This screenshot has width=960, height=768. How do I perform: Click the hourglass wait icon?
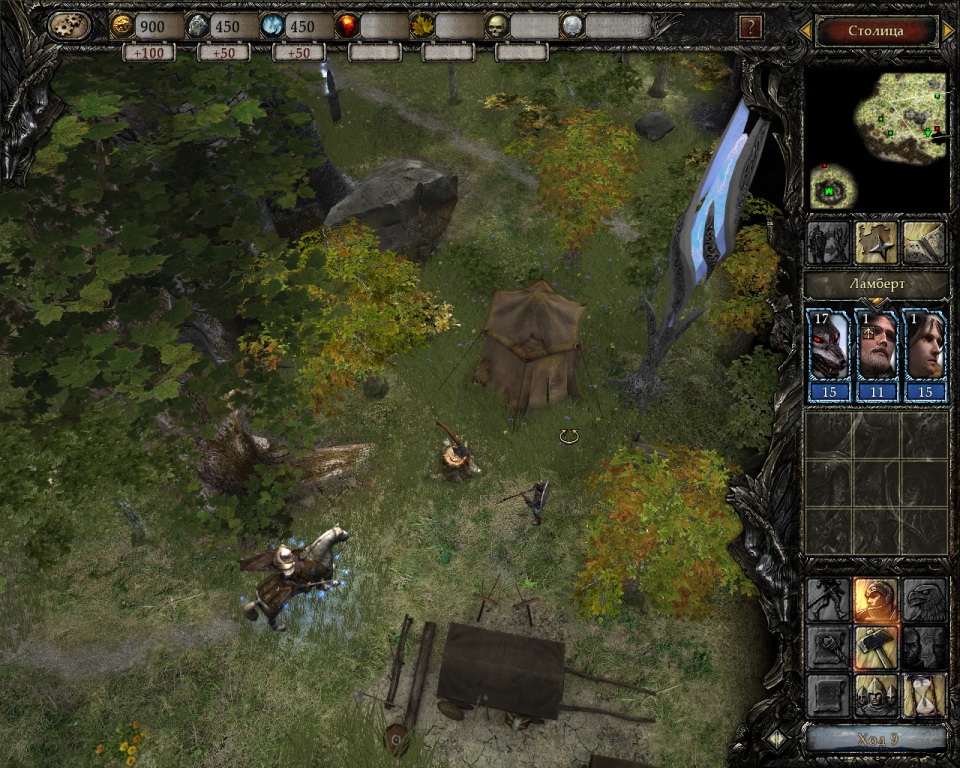[925, 695]
